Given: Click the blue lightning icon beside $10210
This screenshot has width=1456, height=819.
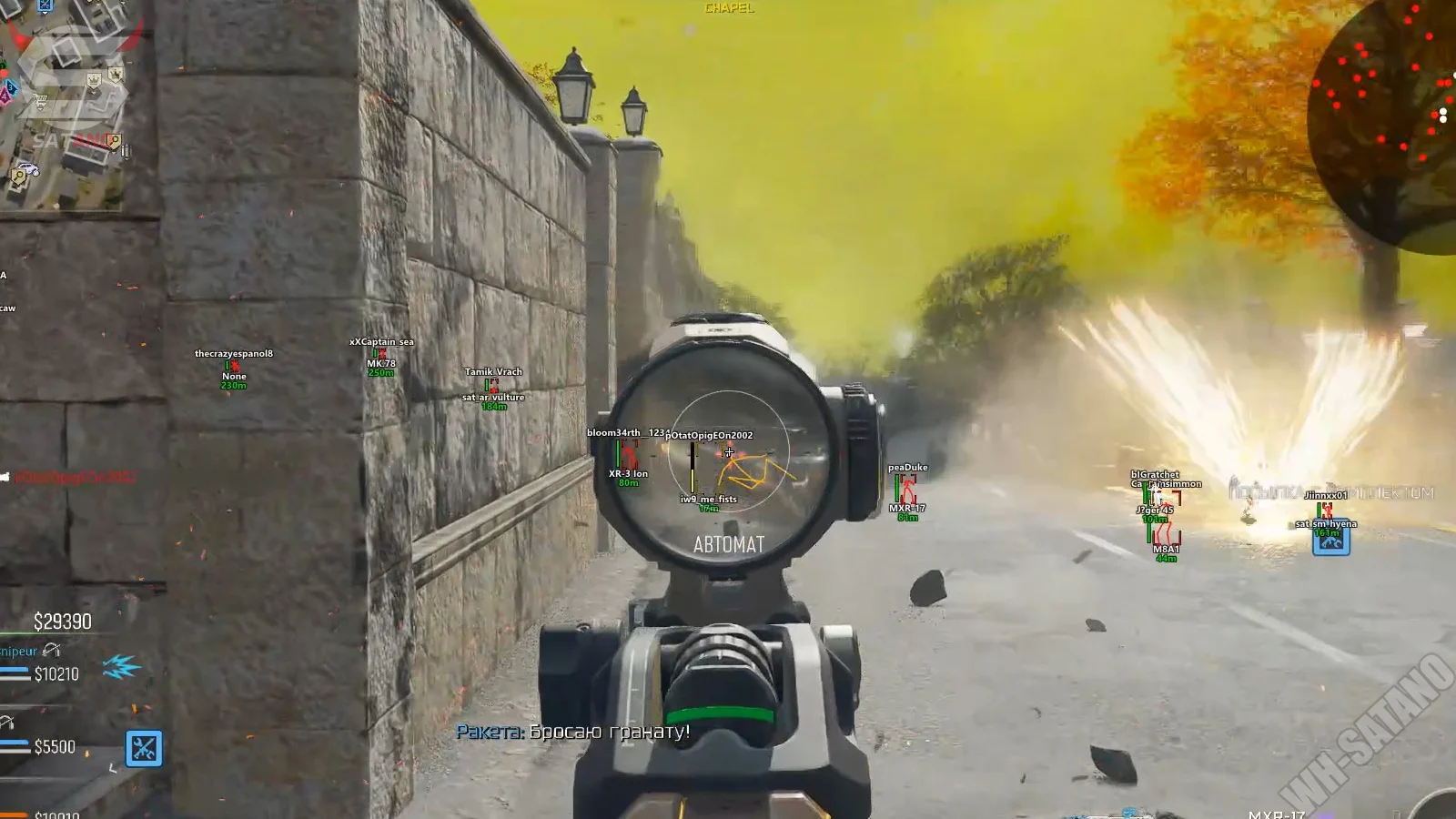Looking at the screenshot, I should [121, 668].
